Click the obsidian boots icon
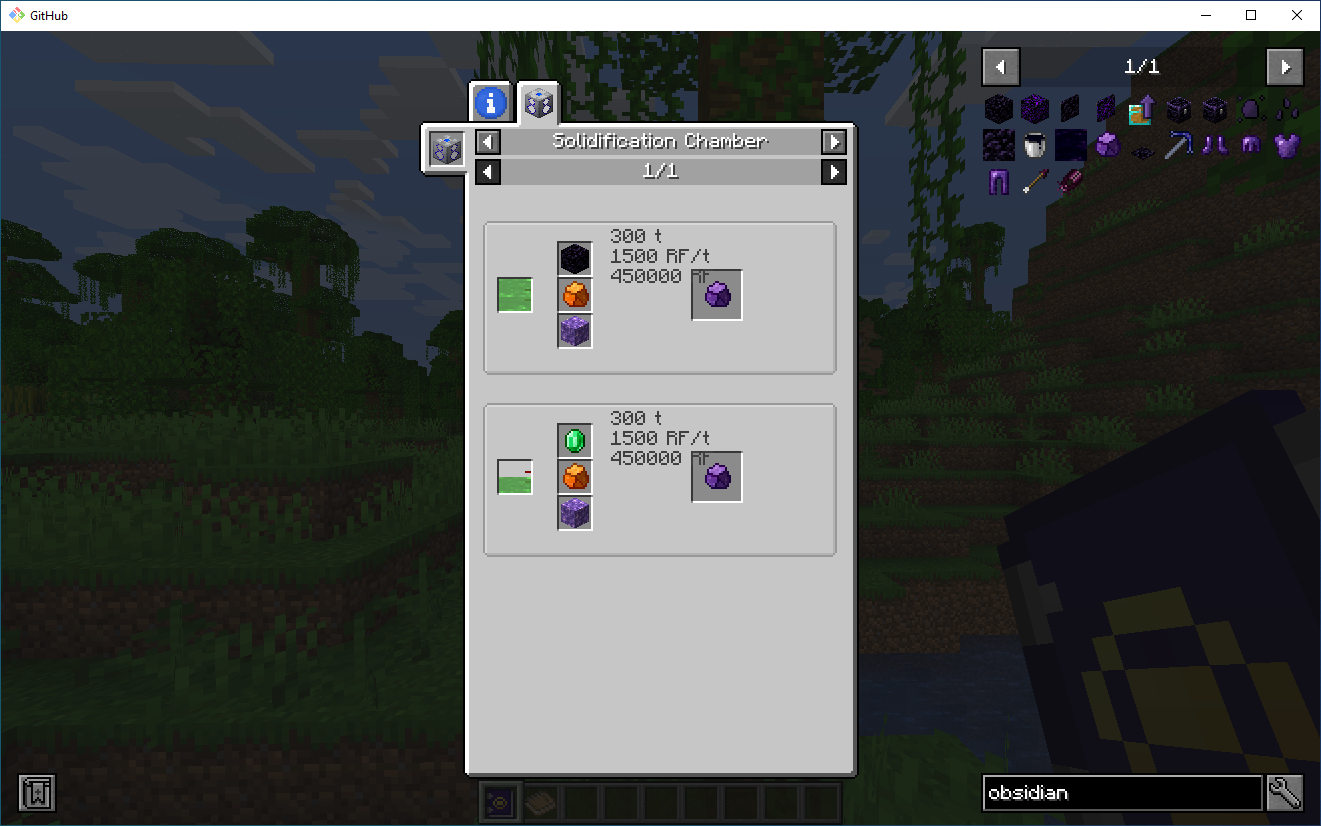The width and height of the screenshot is (1321, 826). click(1214, 144)
